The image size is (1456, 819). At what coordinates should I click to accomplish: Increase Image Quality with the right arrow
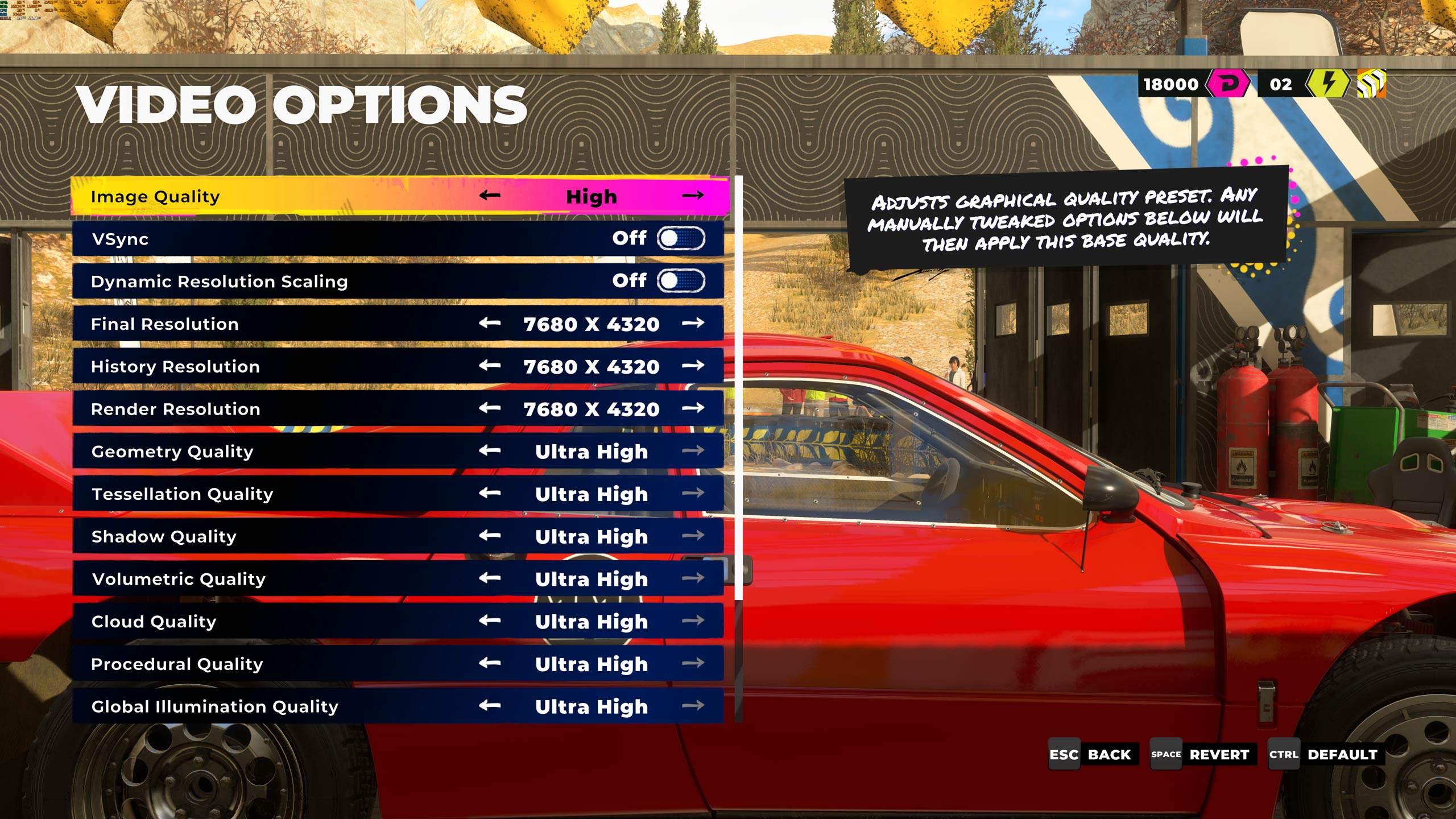coord(693,196)
